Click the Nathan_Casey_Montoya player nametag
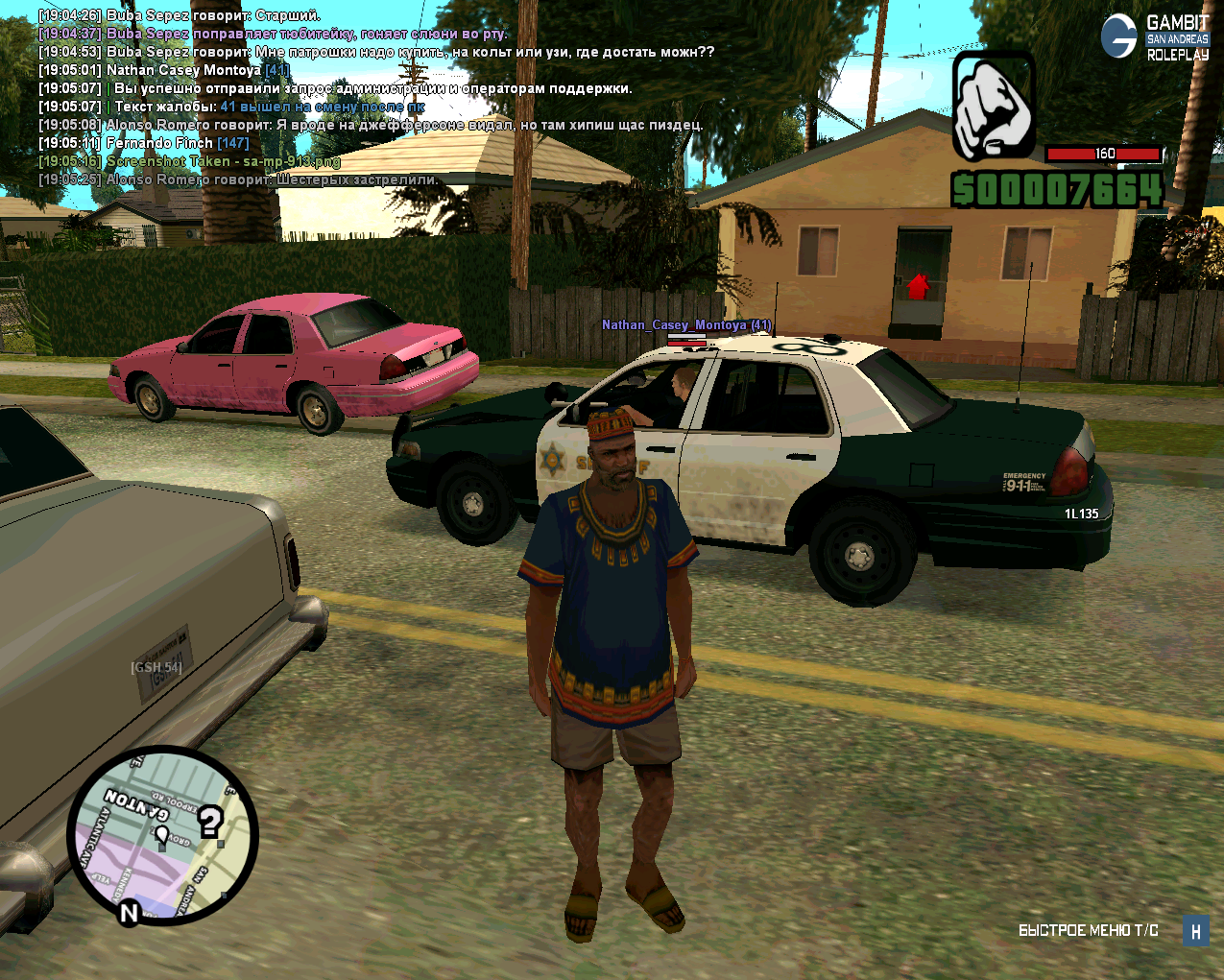 [686, 325]
